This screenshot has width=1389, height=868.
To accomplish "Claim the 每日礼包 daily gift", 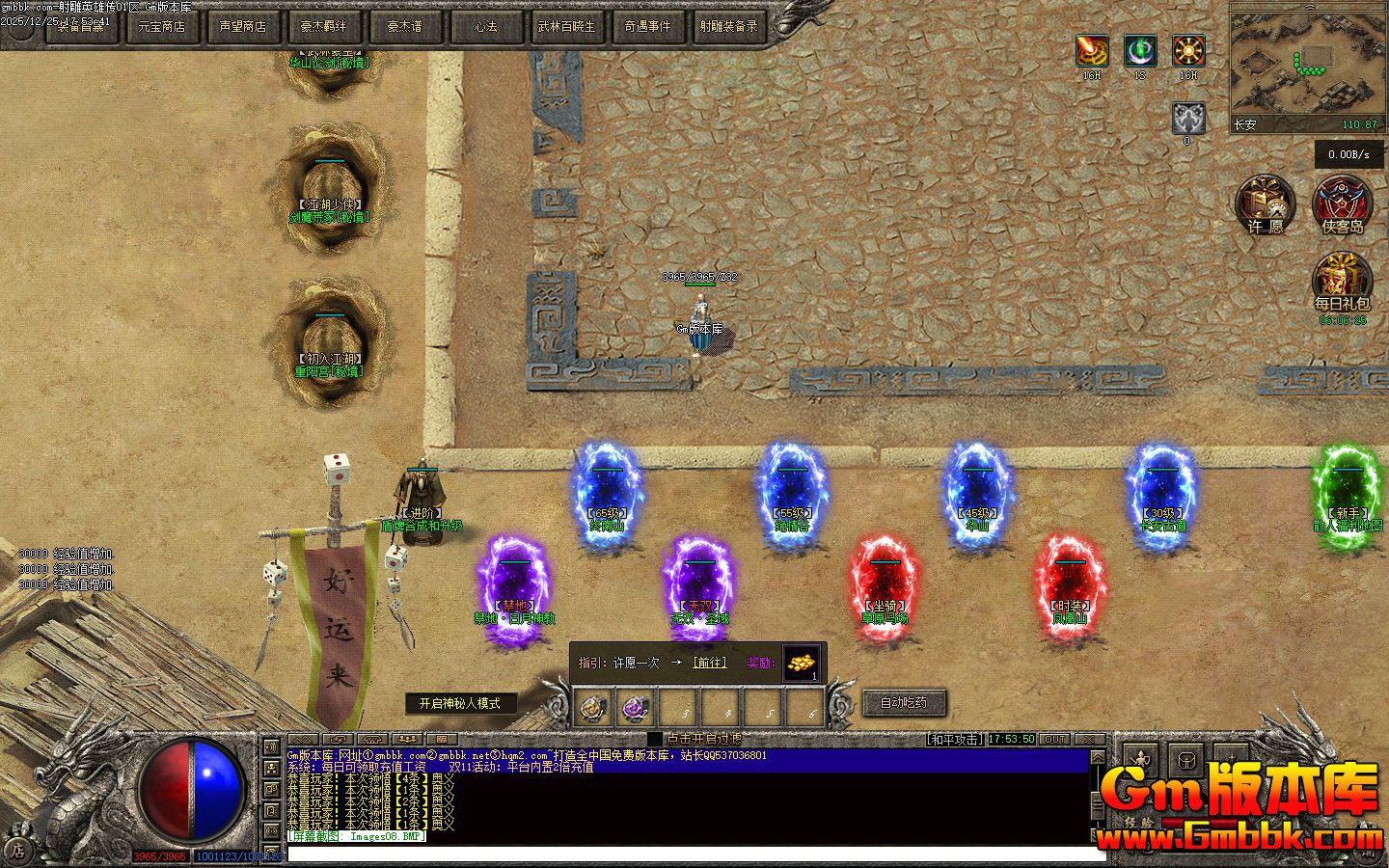I will pos(1343,282).
